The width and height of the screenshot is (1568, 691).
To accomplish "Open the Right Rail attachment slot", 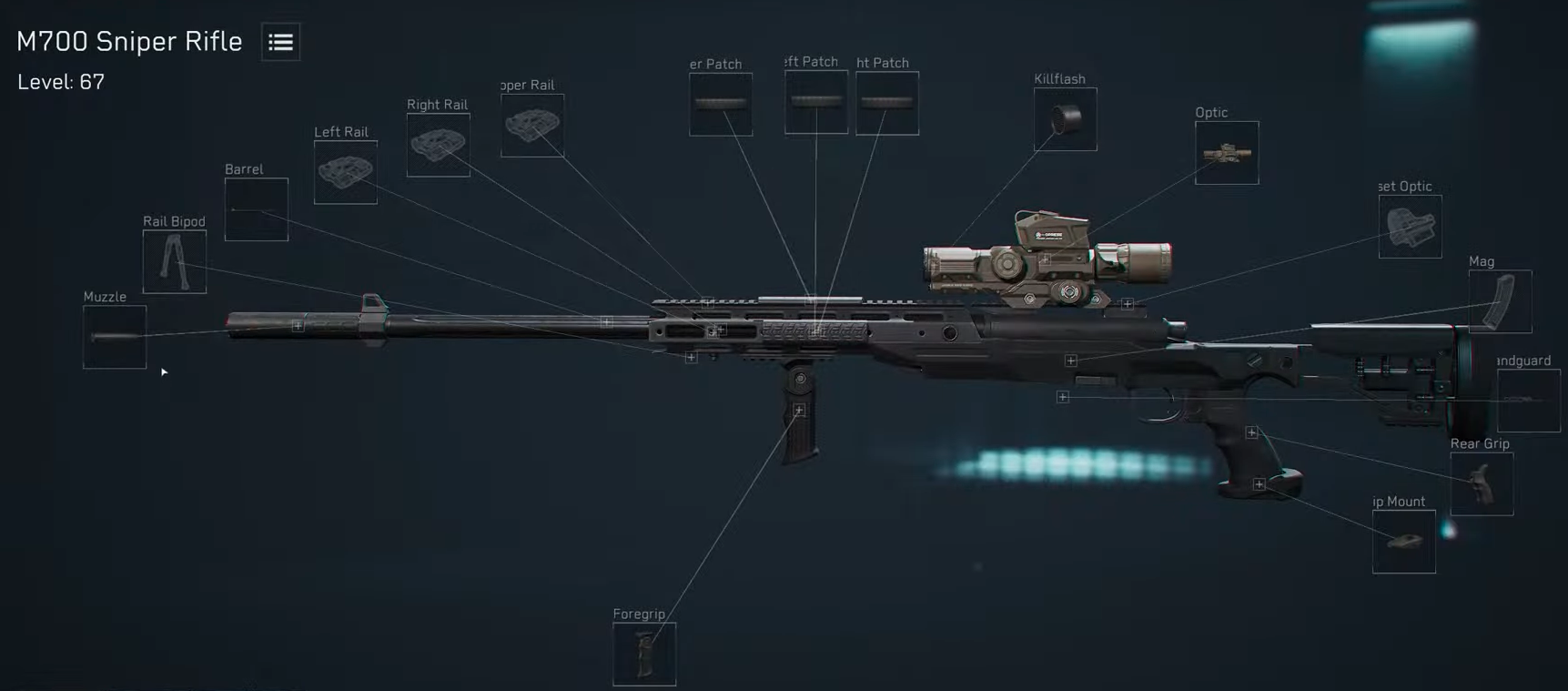I will tap(438, 145).
